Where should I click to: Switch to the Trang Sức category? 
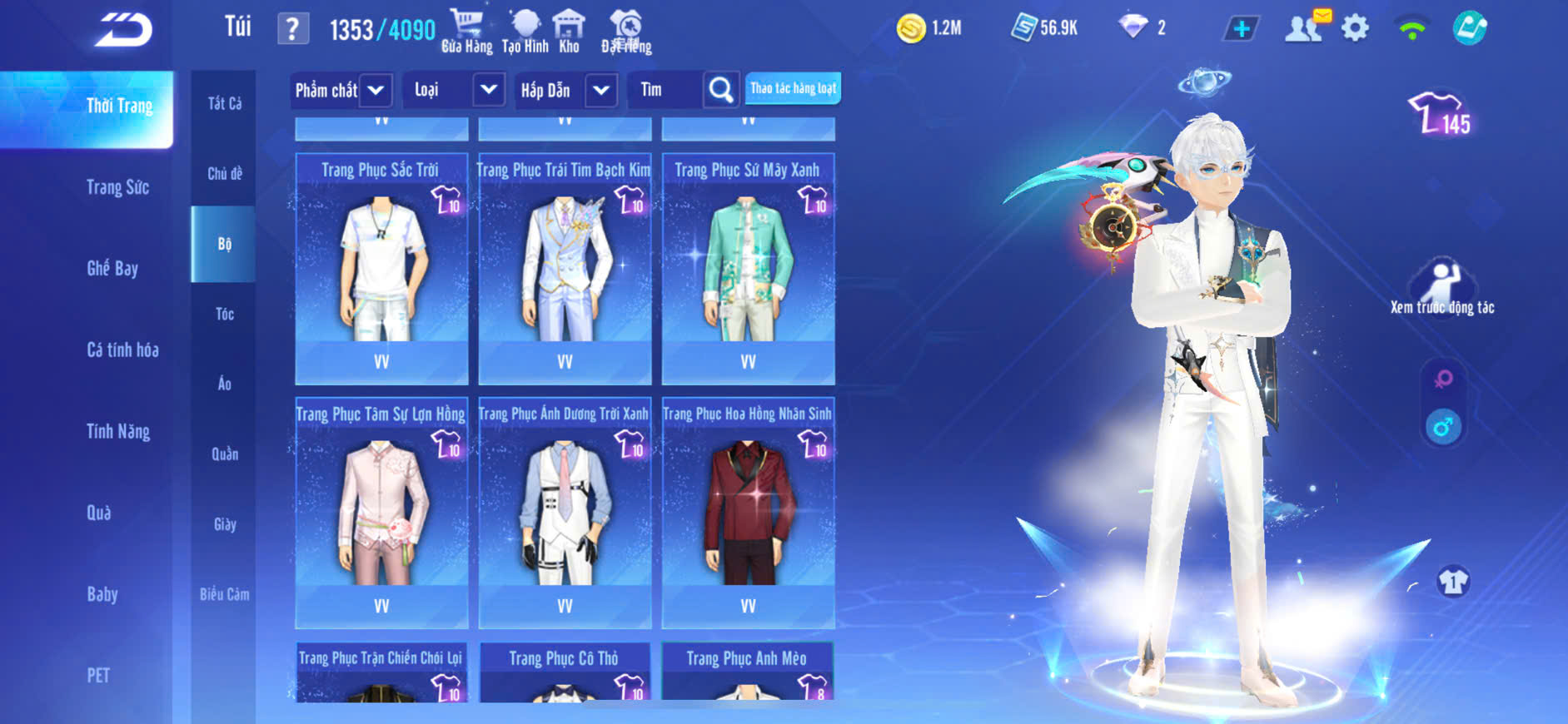(117, 187)
